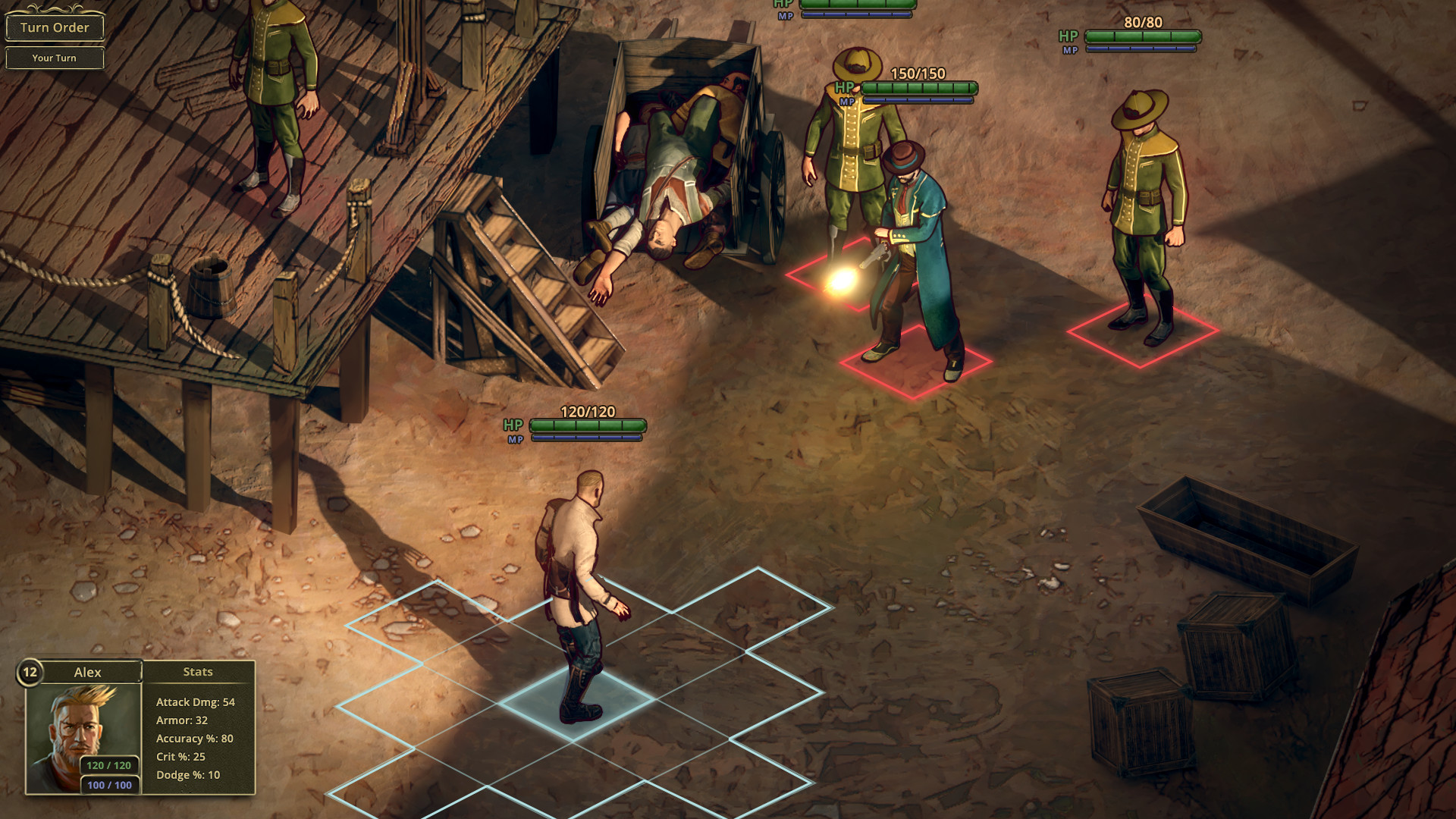Click the Turn Order button
Image resolution: width=1456 pixels, height=819 pixels.
click(x=55, y=27)
